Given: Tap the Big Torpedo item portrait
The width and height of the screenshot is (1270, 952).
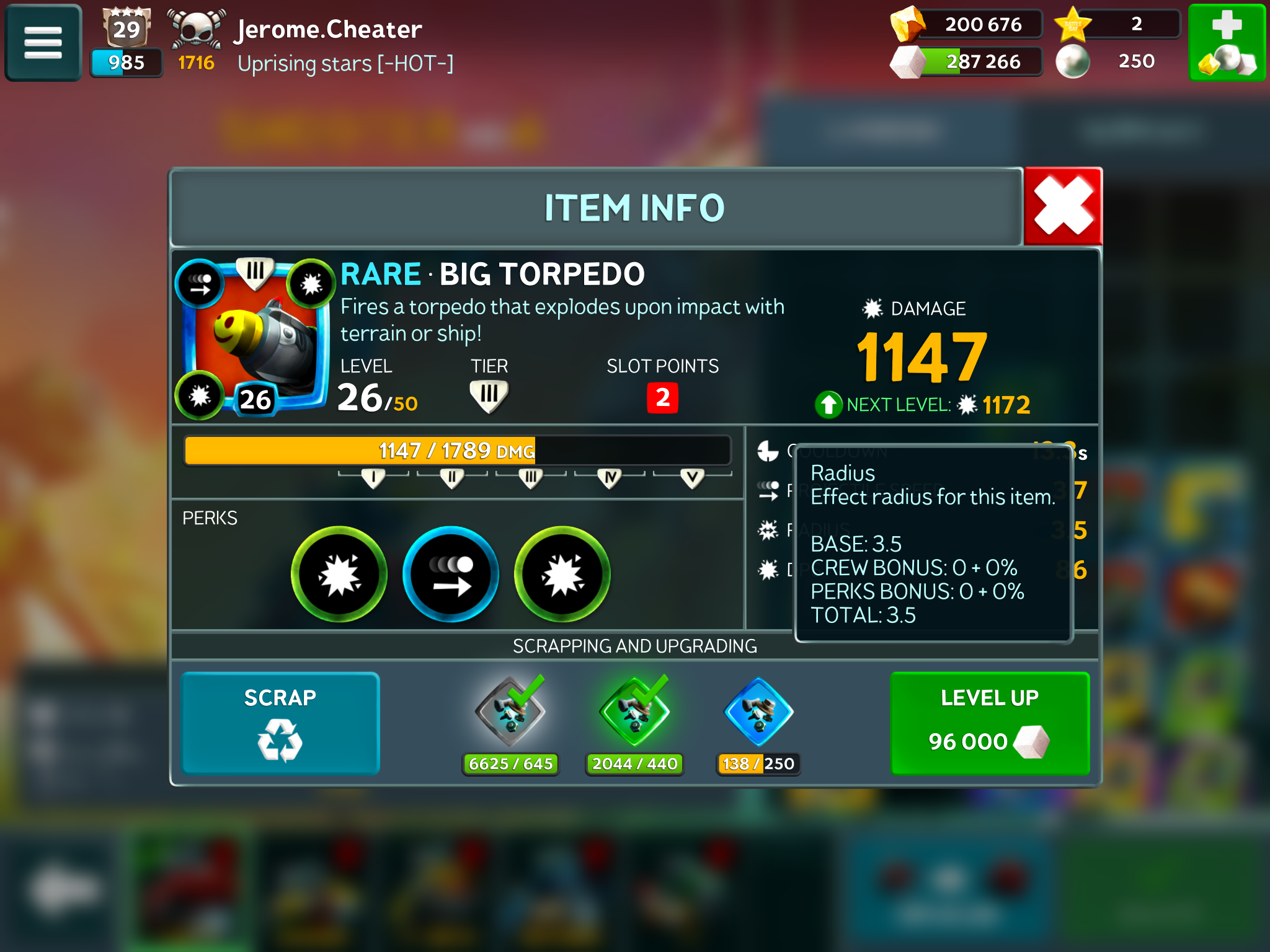Looking at the screenshot, I should click(x=255, y=338).
